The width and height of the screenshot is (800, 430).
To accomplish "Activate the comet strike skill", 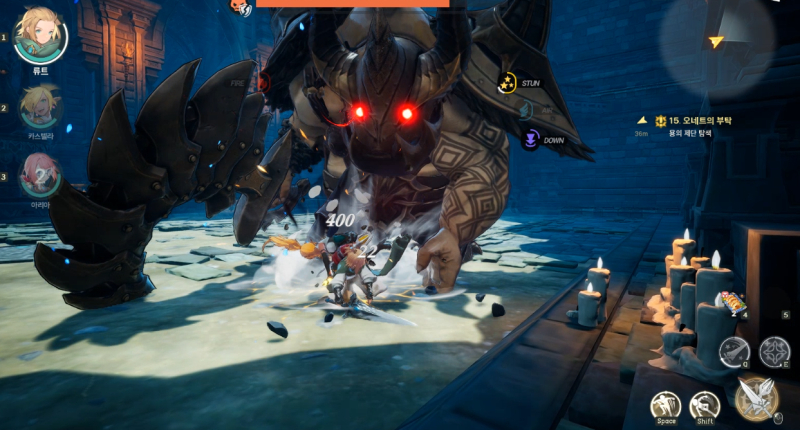I will tap(734, 351).
